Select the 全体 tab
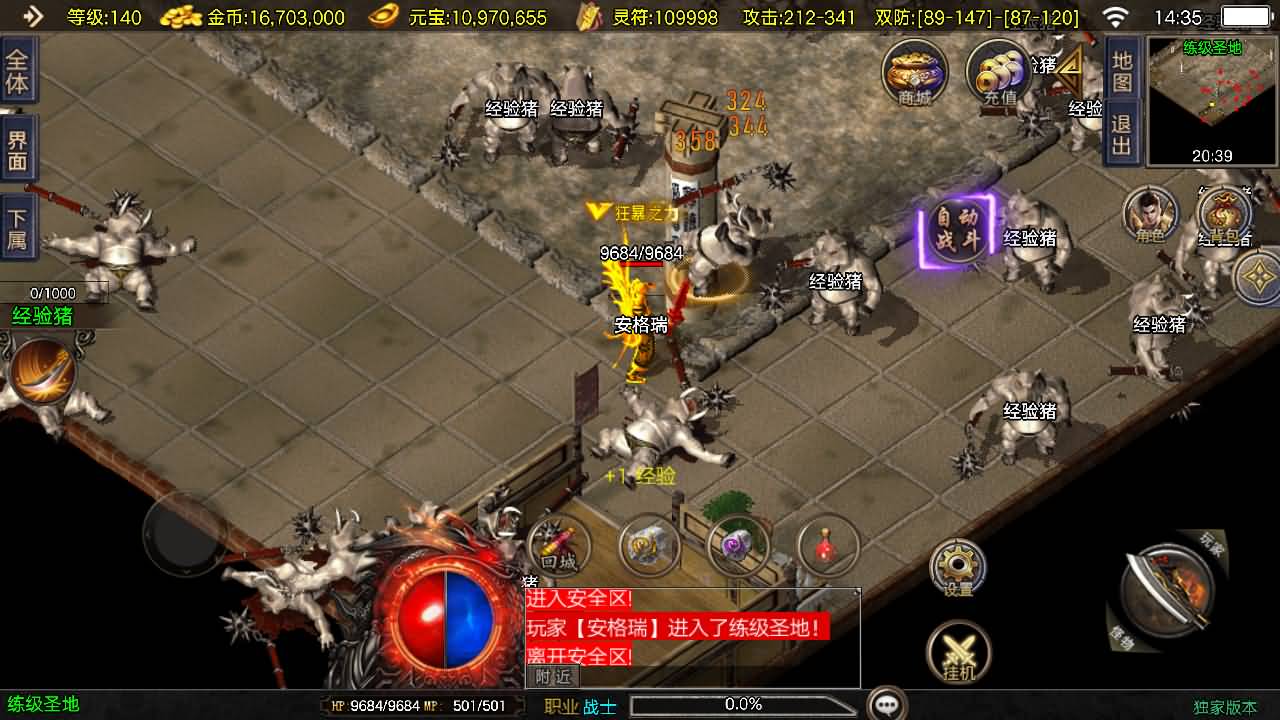Image resolution: width=1280 pixels, height=720 pixels. tap(18, 71)
